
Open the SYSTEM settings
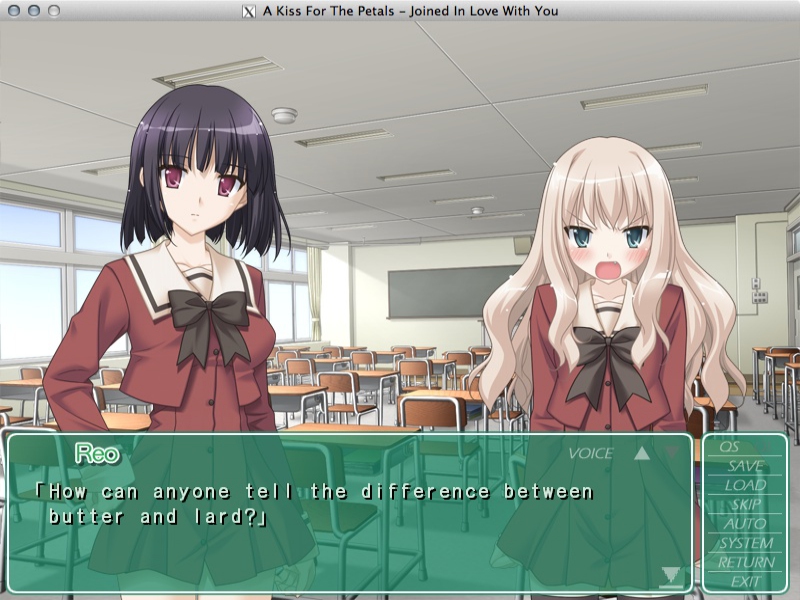pyautogui.click(x=746, y=543)
